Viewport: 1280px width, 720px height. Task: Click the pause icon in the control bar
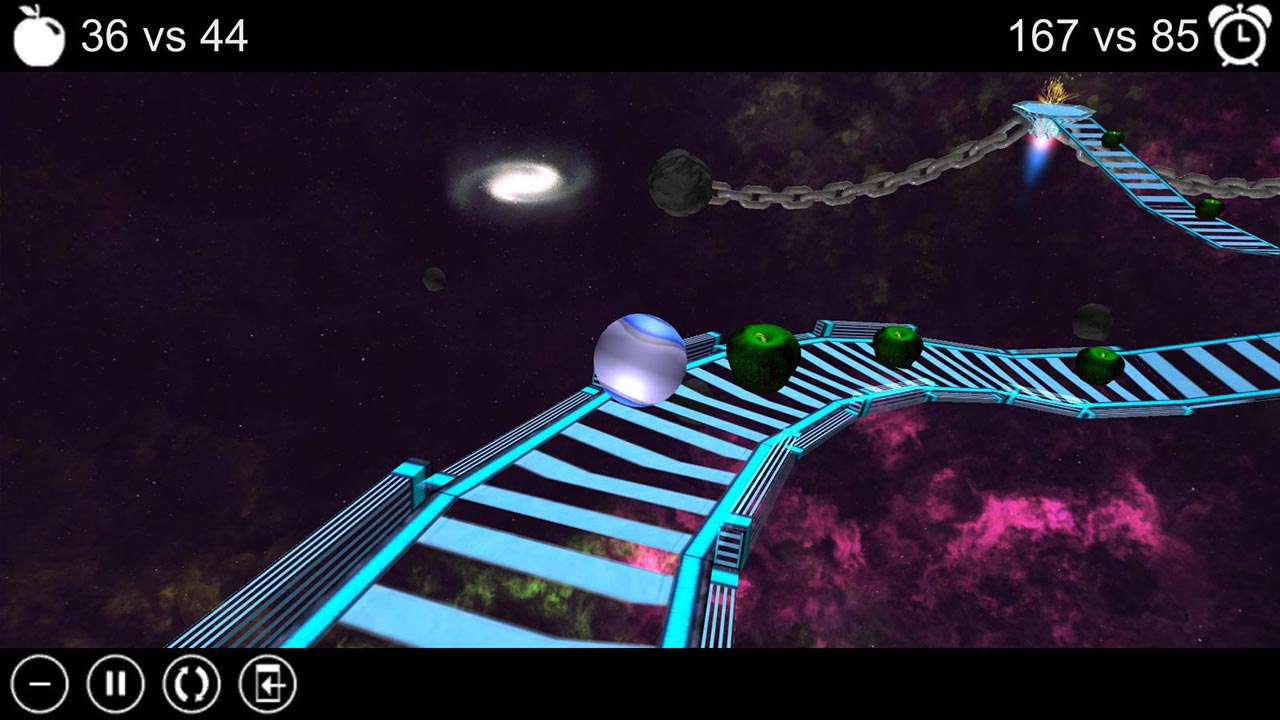pyautogui.click(x=117, y=684)
